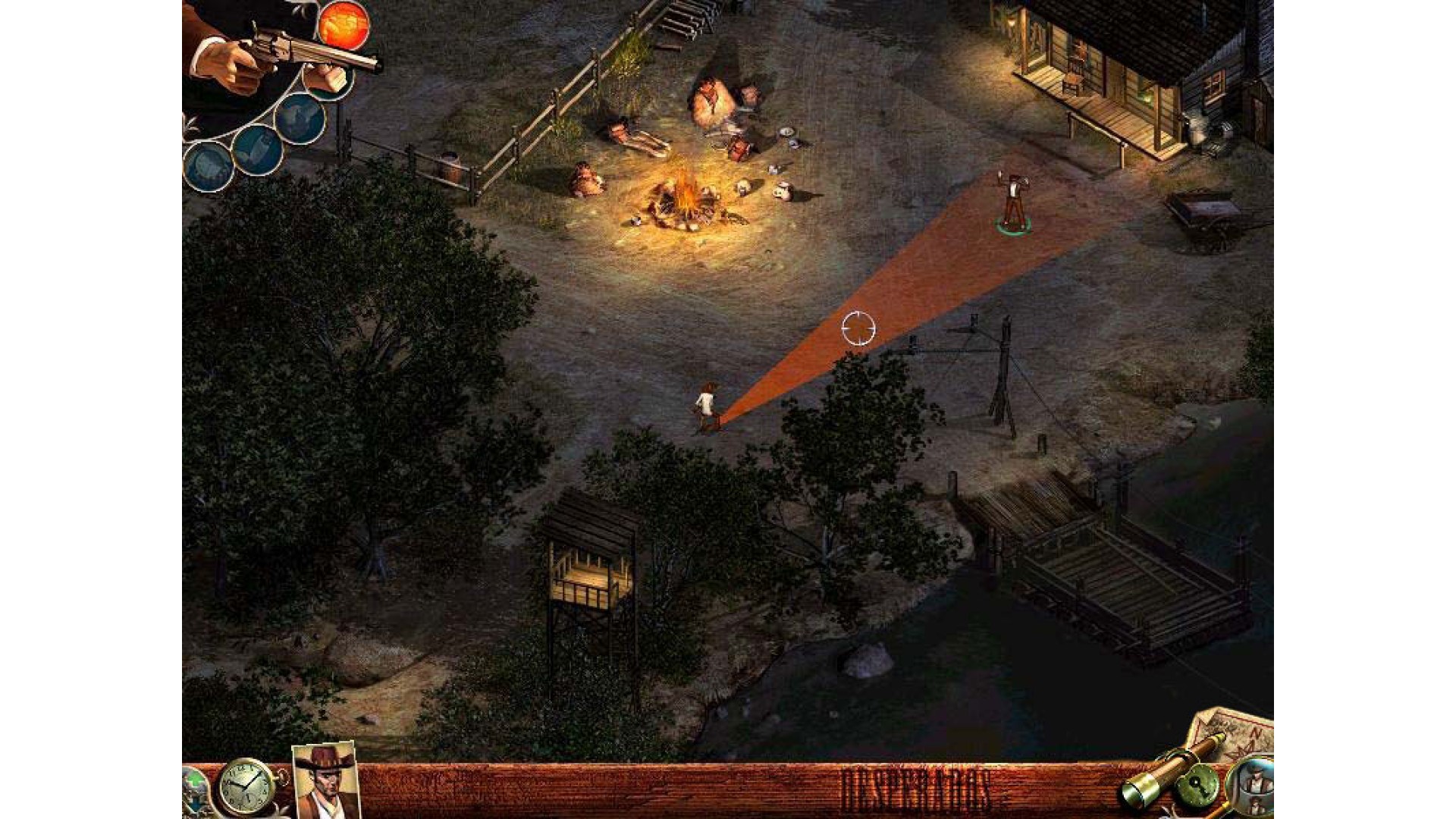Open the pocket watch on the bottom bar
Image resolution: width=1456 pixels, height=819 pixels.
coord(246,786)
